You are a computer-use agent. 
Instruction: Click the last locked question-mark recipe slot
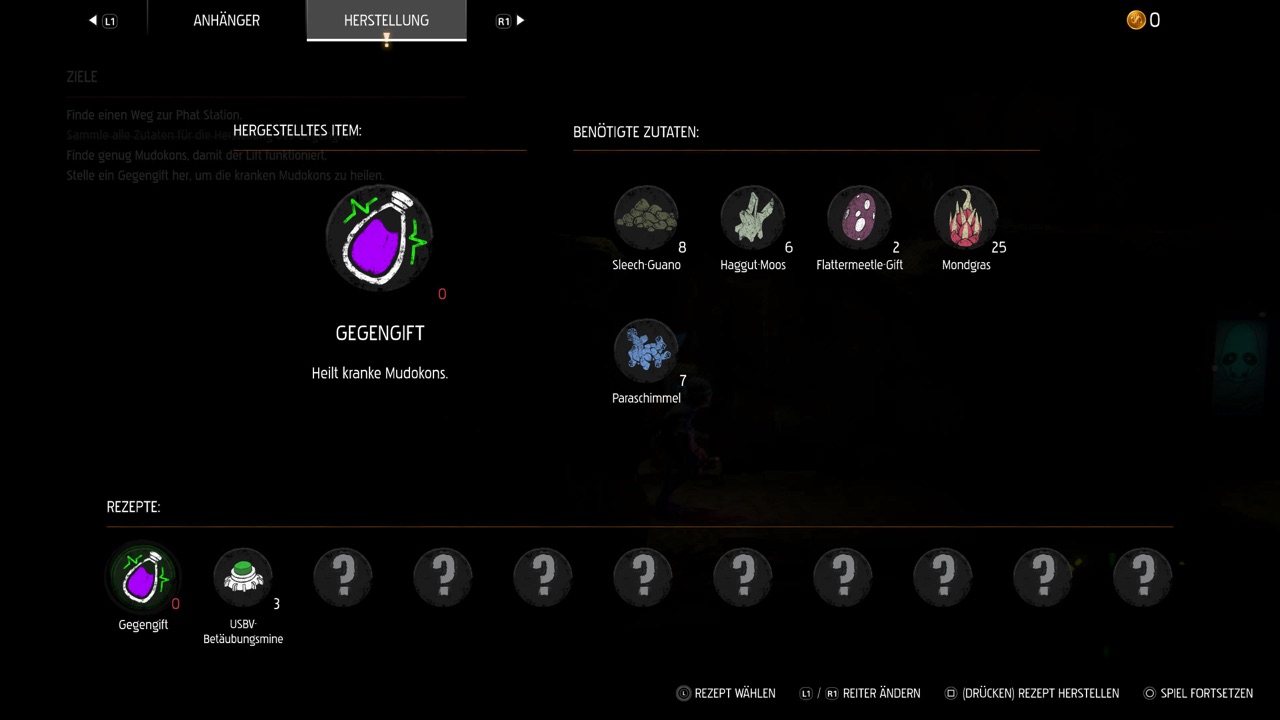click(1142, 576)
